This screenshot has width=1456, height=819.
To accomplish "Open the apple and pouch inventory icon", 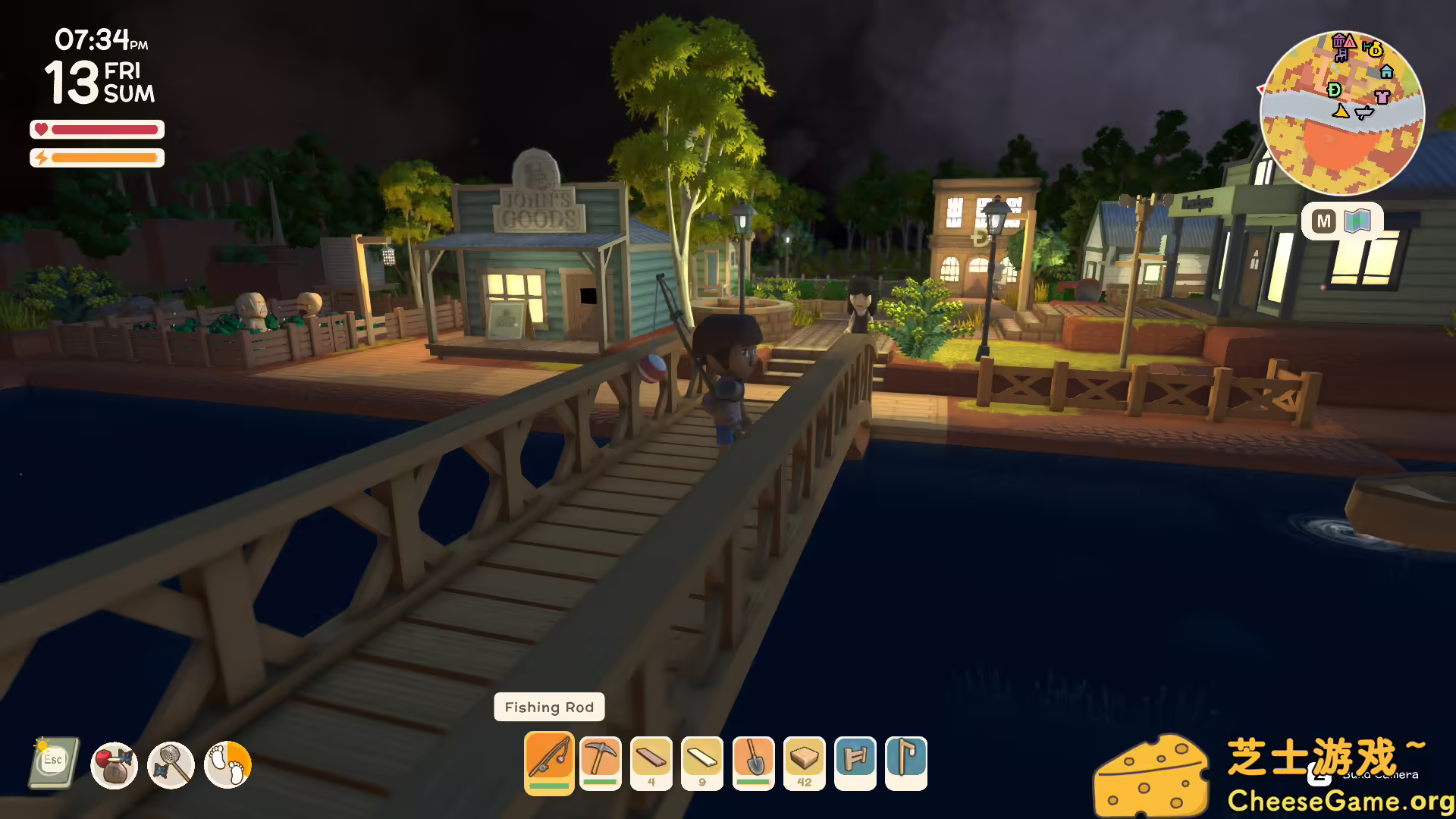I will (114, 764).
